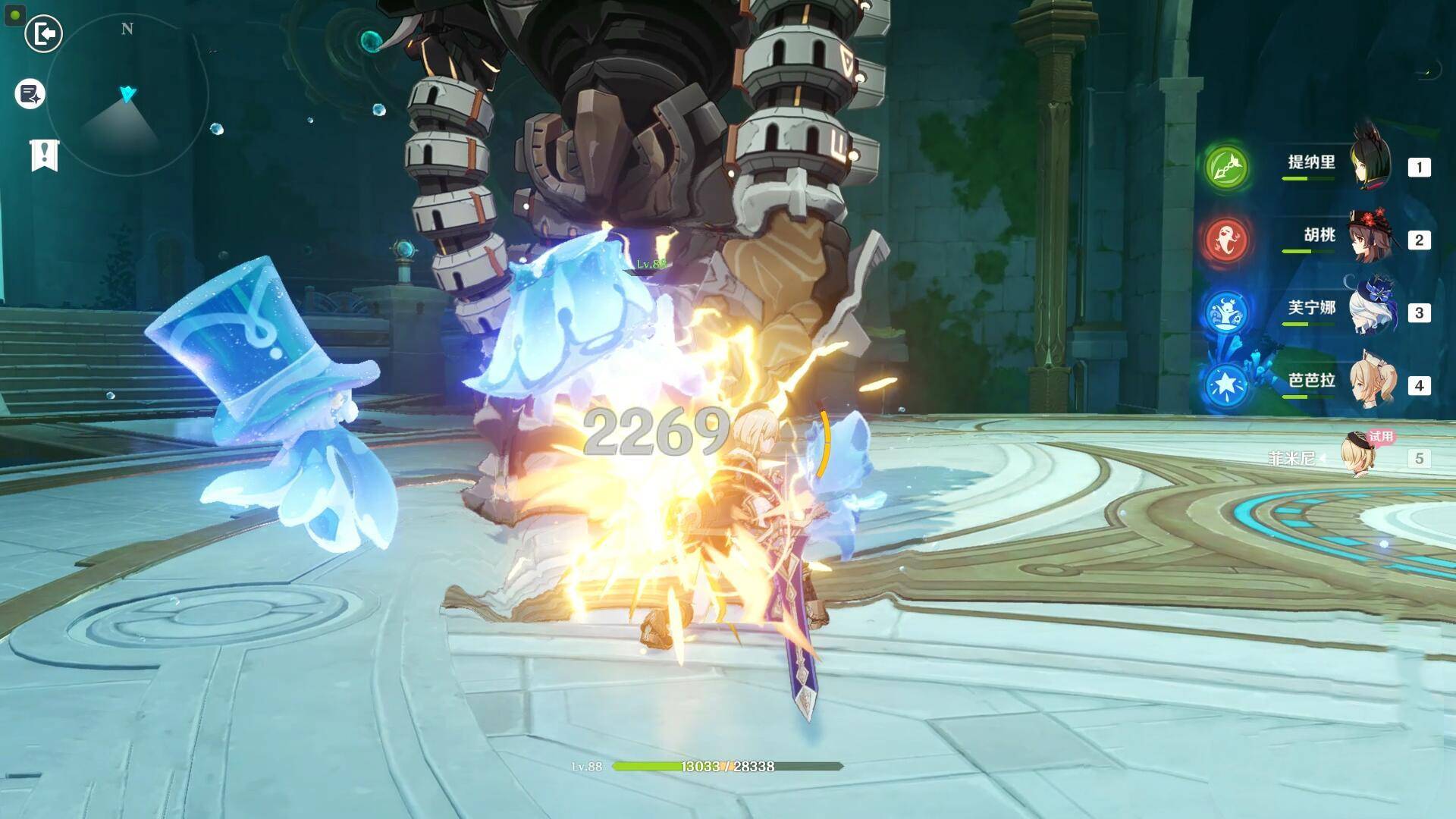
Task: Click the exit domain button
Action: (x=43, y=34)
